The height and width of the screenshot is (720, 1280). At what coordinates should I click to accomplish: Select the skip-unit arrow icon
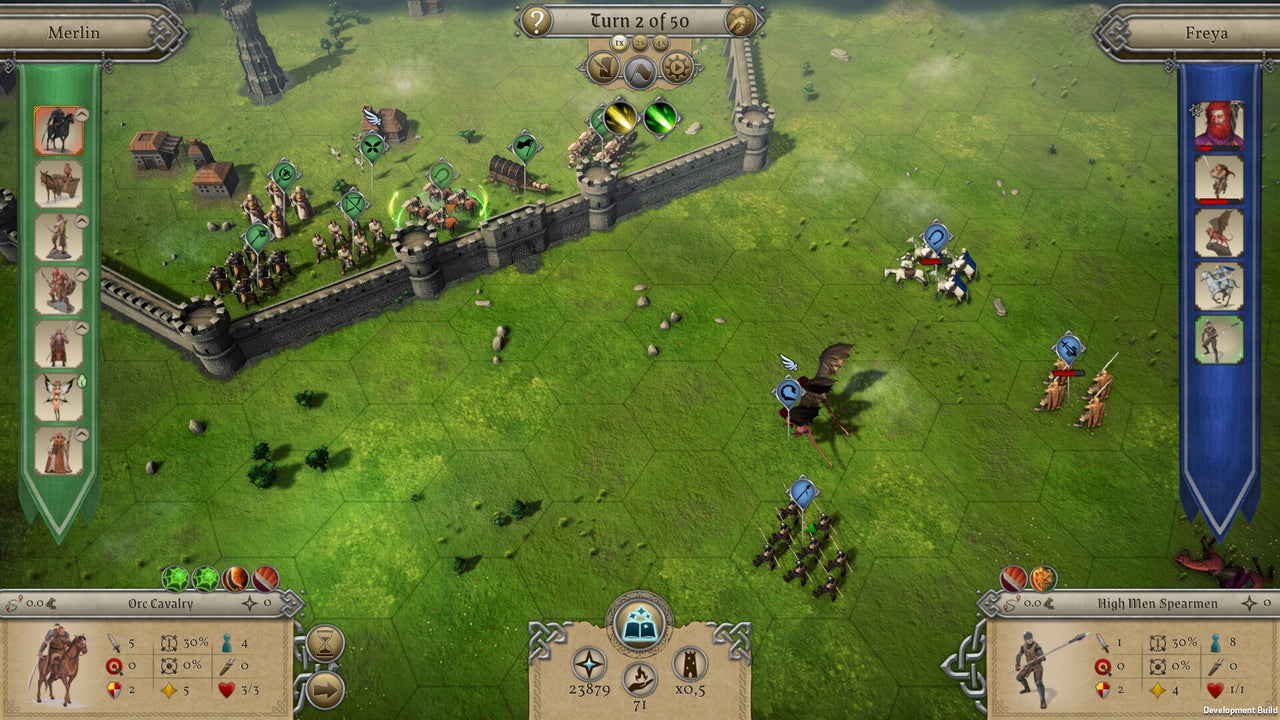click(x=324, y=686)
